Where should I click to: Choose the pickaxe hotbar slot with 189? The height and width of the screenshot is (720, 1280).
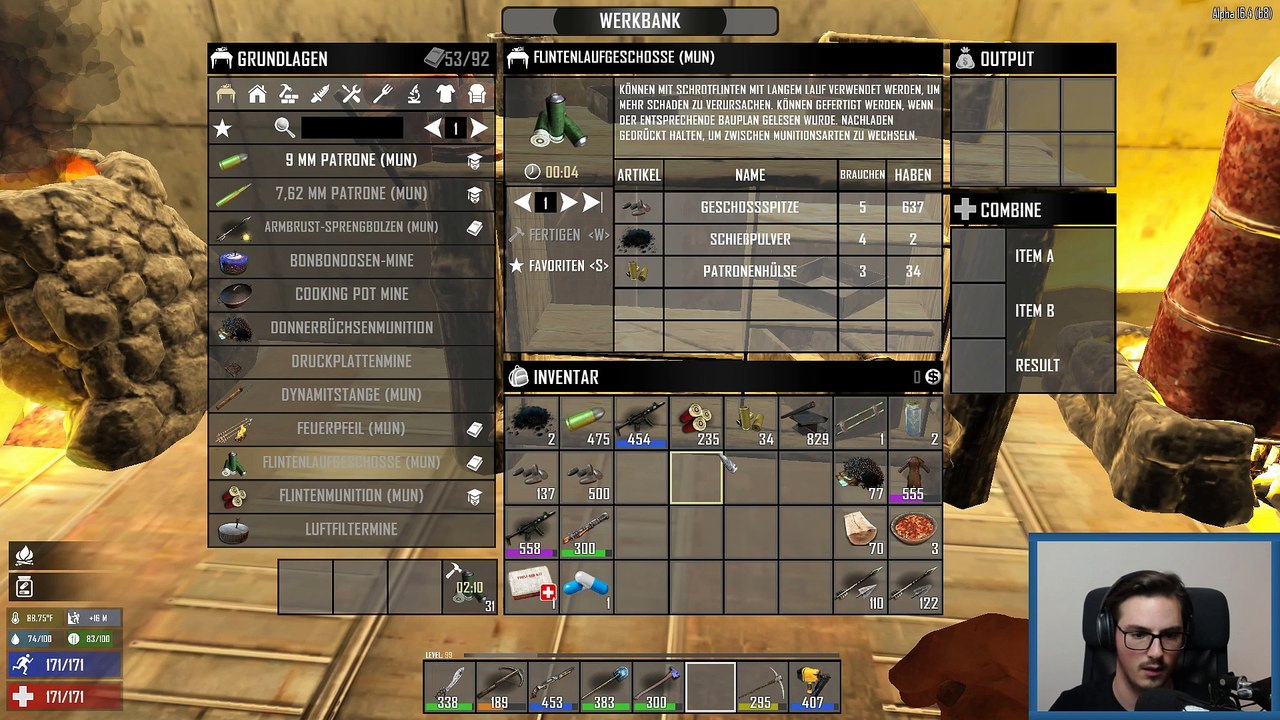pyautogui.click(x=500, y=687)
